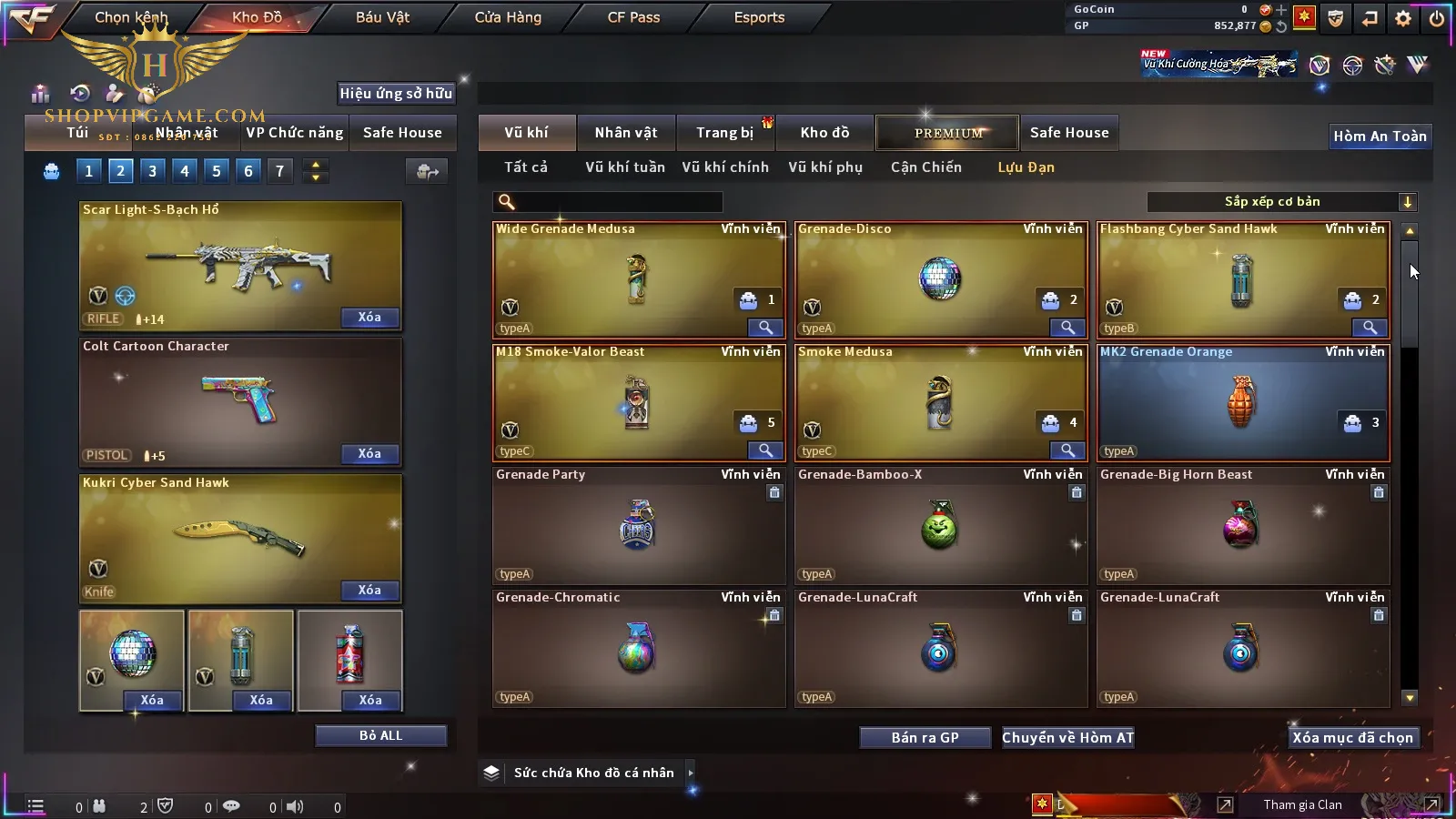Open the settings gear icon
The width and height of the screenshot is (1456, 819).
[x=1403, y=18]
